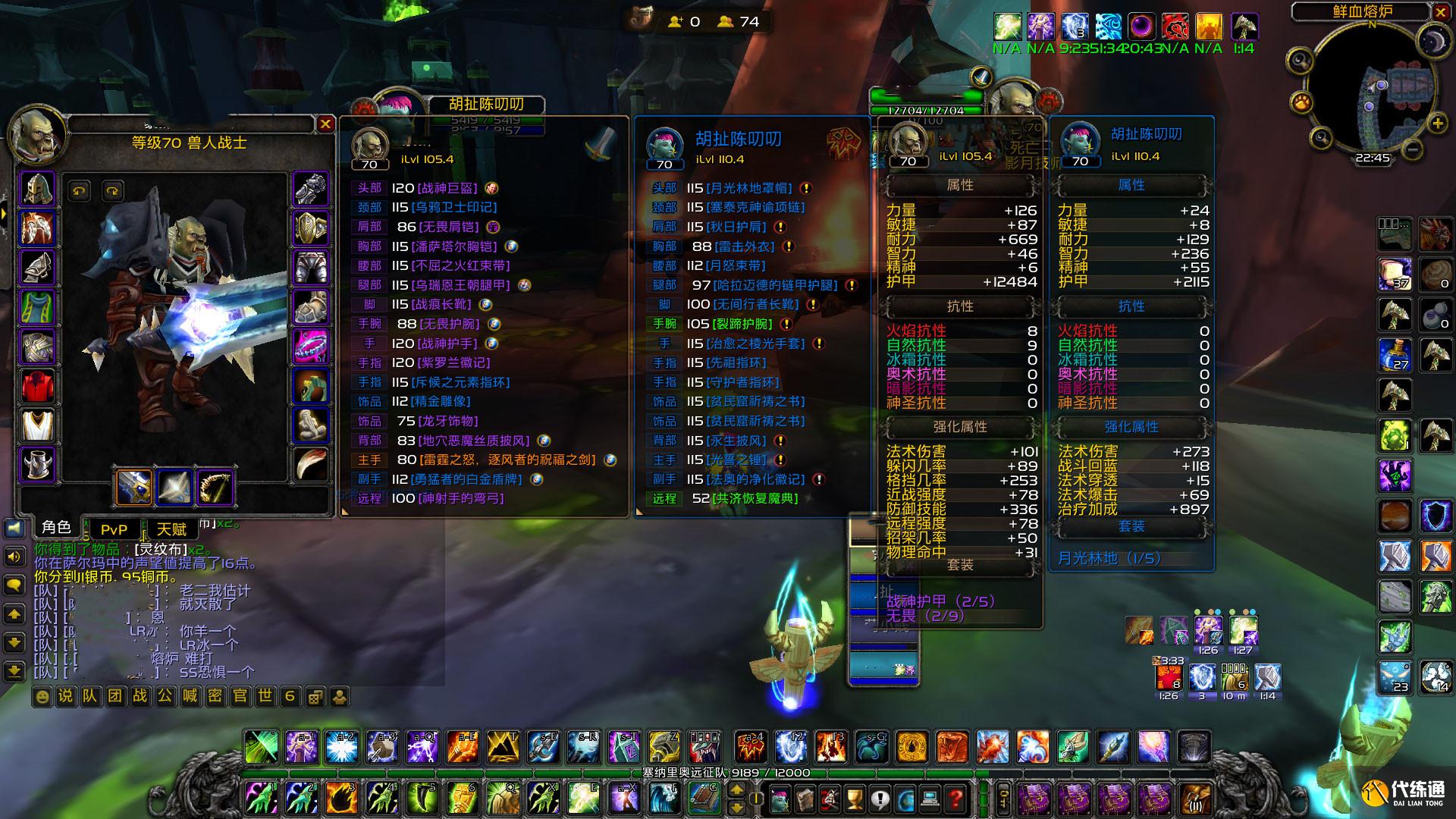
Task: Click the main-hand weapon slot under the model
Action: (x=134, y=487)
